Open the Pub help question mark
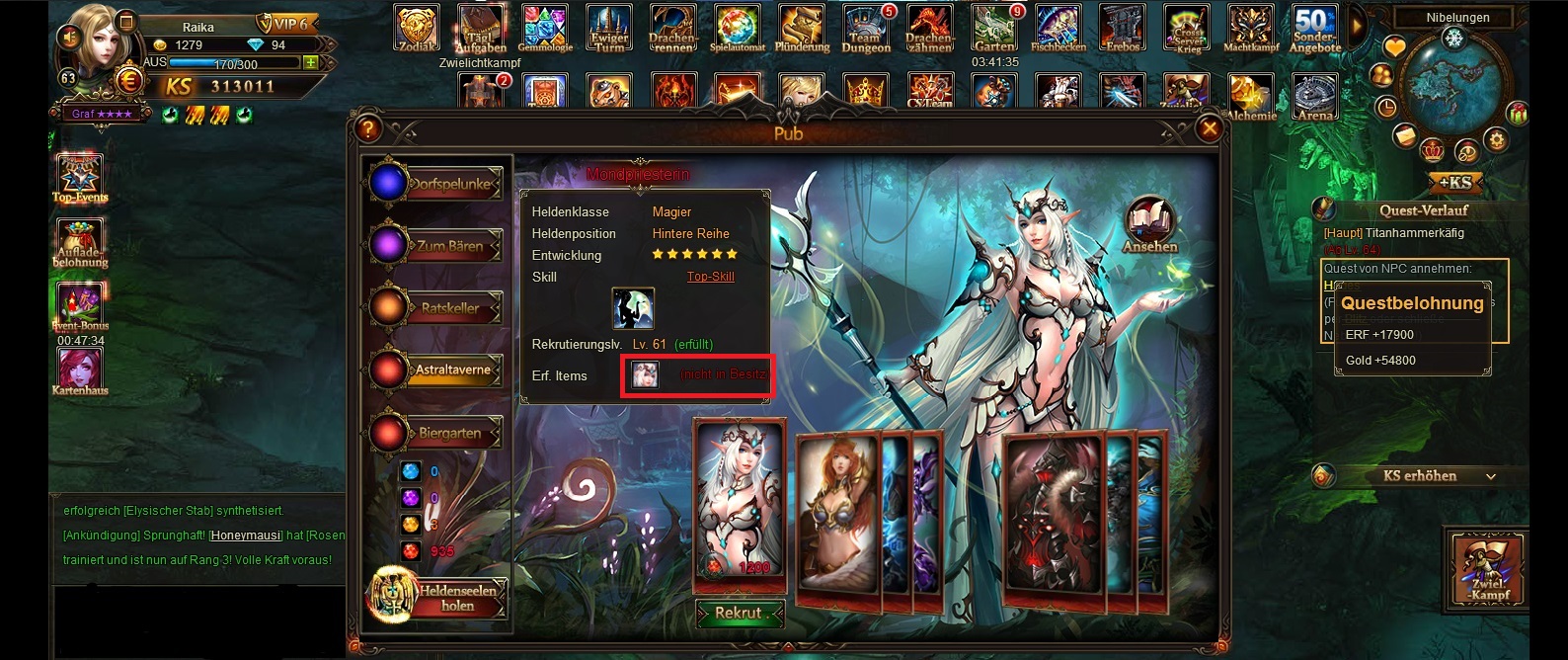 pos(367,128)
